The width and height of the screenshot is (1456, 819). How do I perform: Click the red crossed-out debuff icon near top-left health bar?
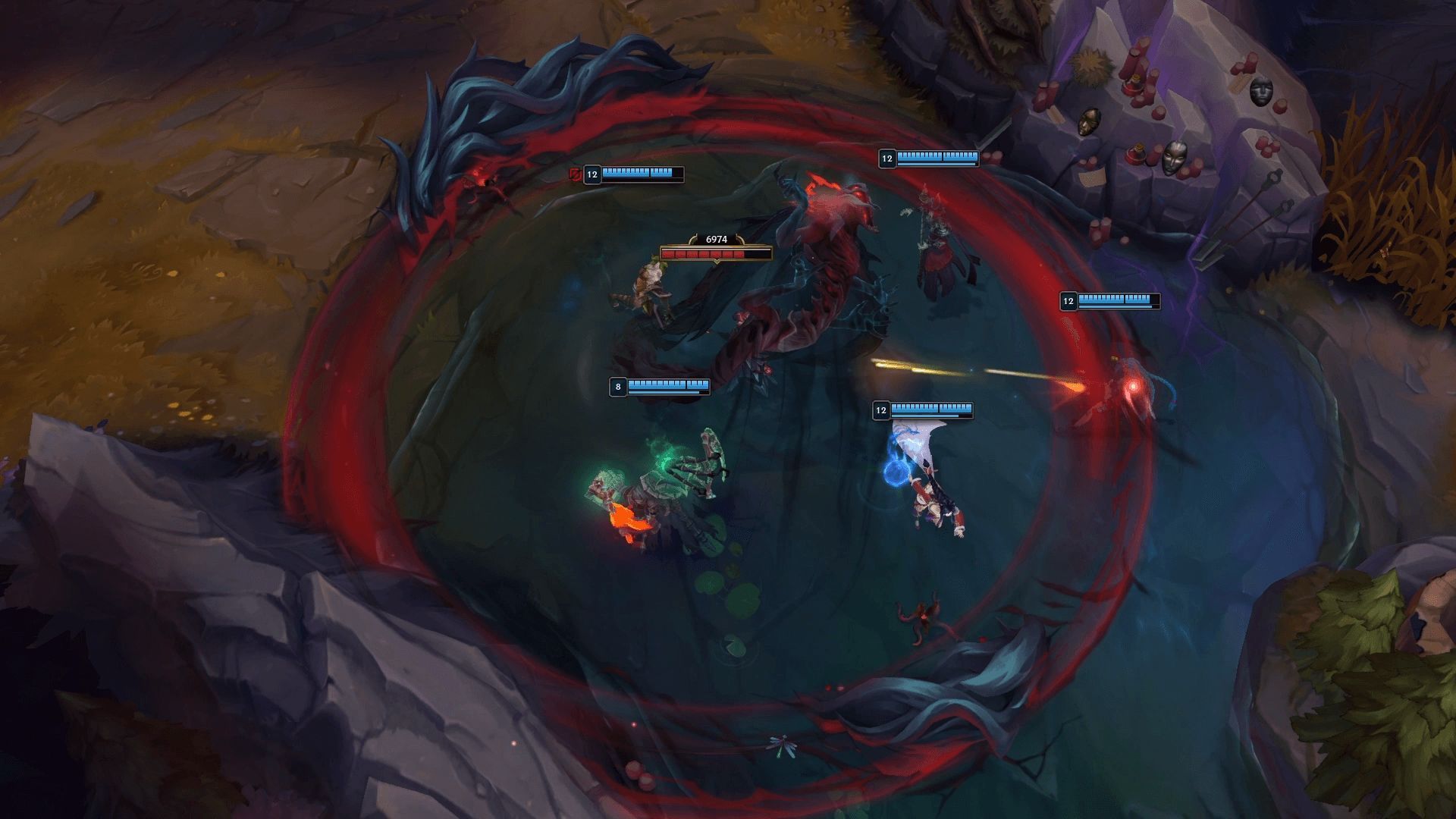pos(575,174)
